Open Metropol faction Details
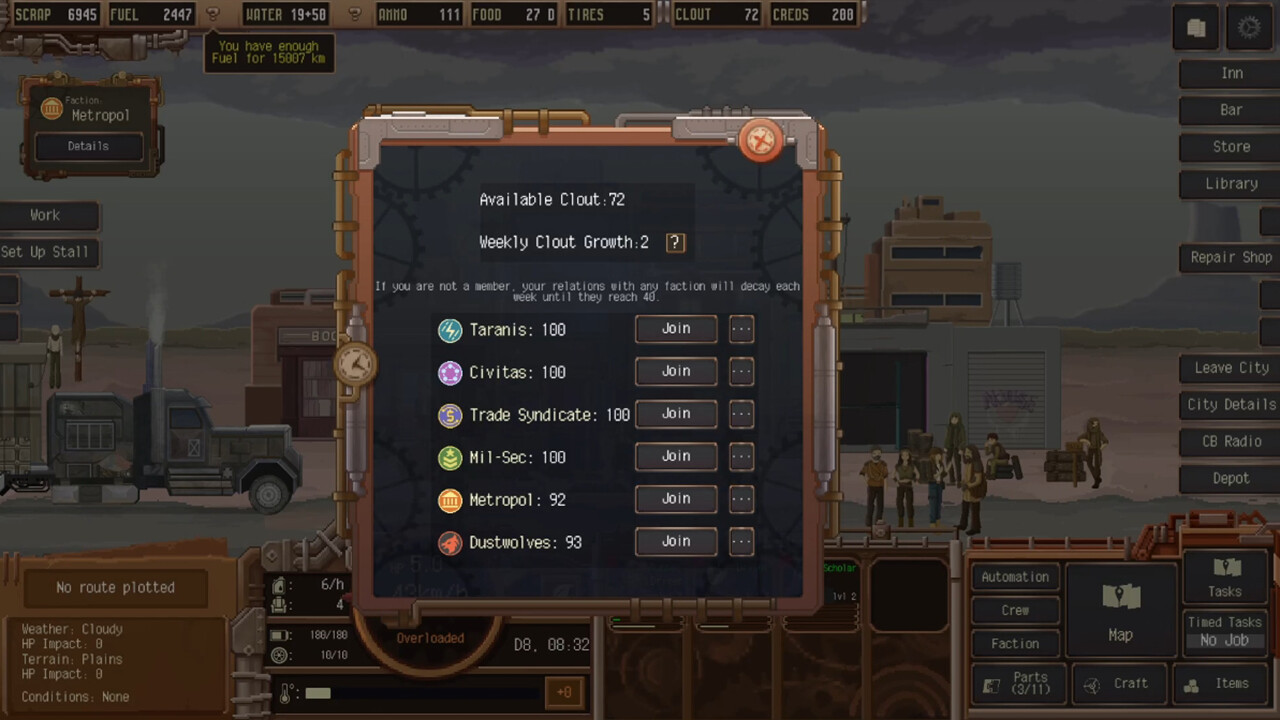This screenshot has height=720, width=1280. point(88,146)
